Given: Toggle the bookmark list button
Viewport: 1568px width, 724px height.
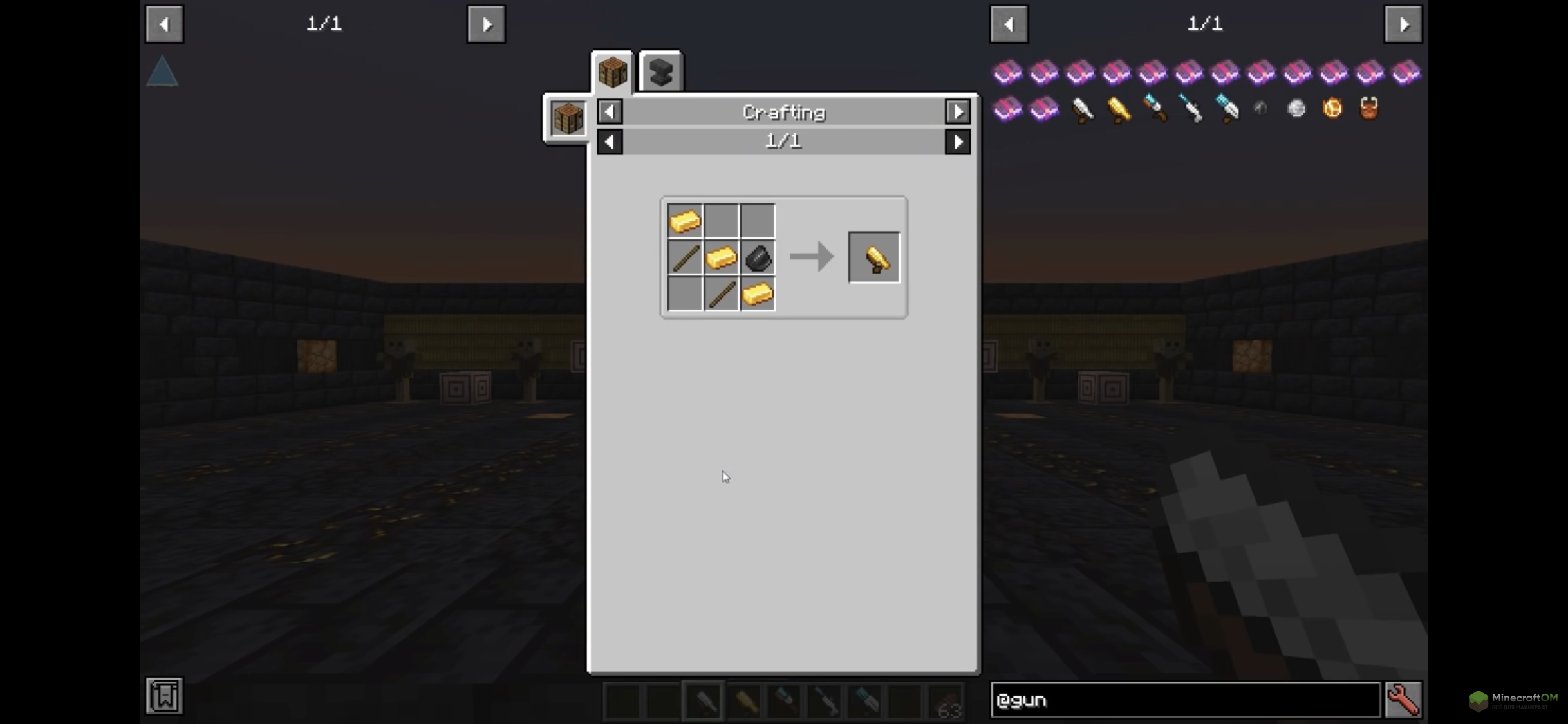Looking at the screenshot, I should click(x=164, y=696).
